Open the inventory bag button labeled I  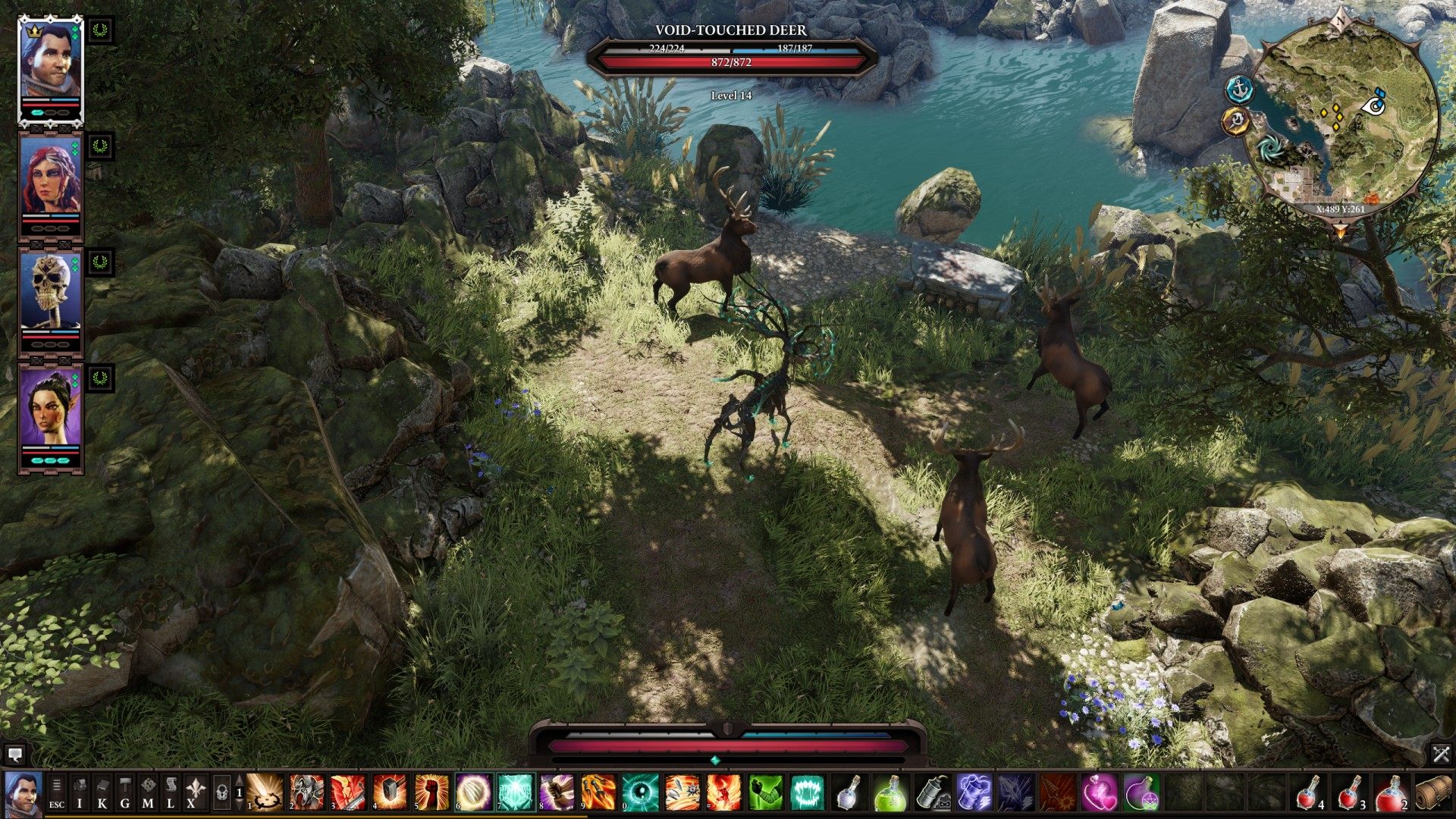[x=80, y=792]
